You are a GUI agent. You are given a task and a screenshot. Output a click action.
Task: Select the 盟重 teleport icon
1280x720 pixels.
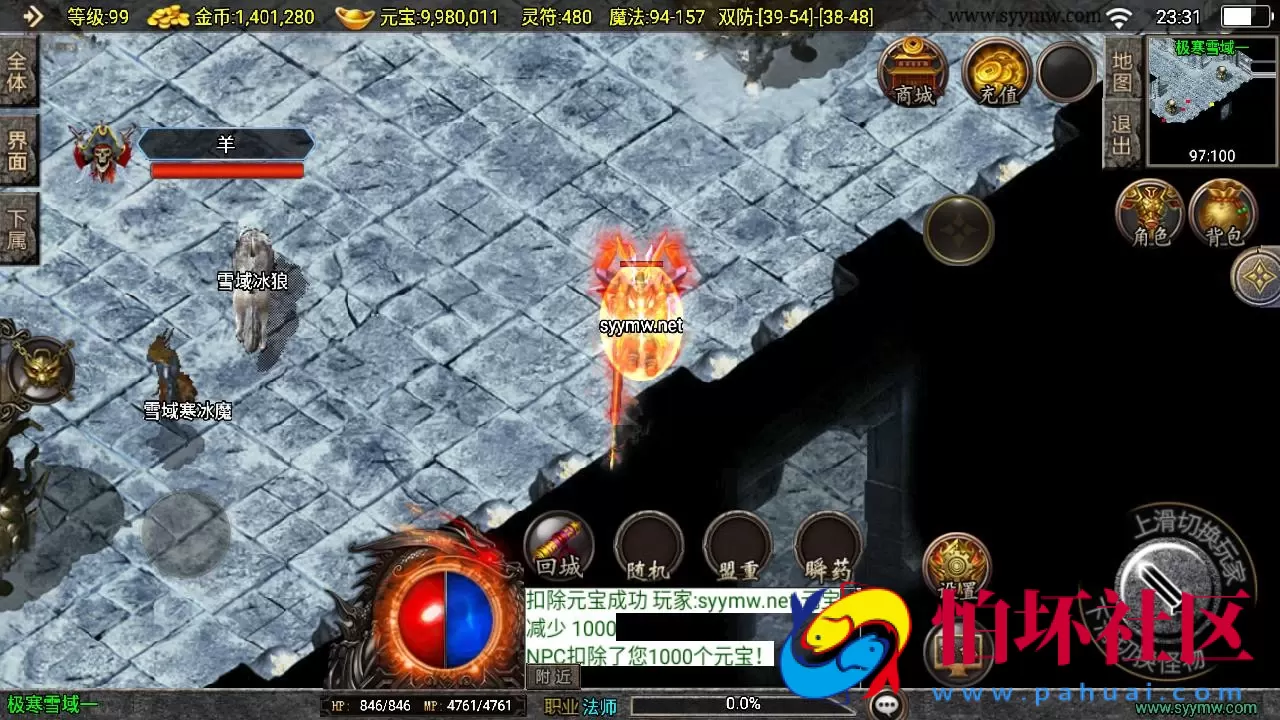click(x=737, y=545)
